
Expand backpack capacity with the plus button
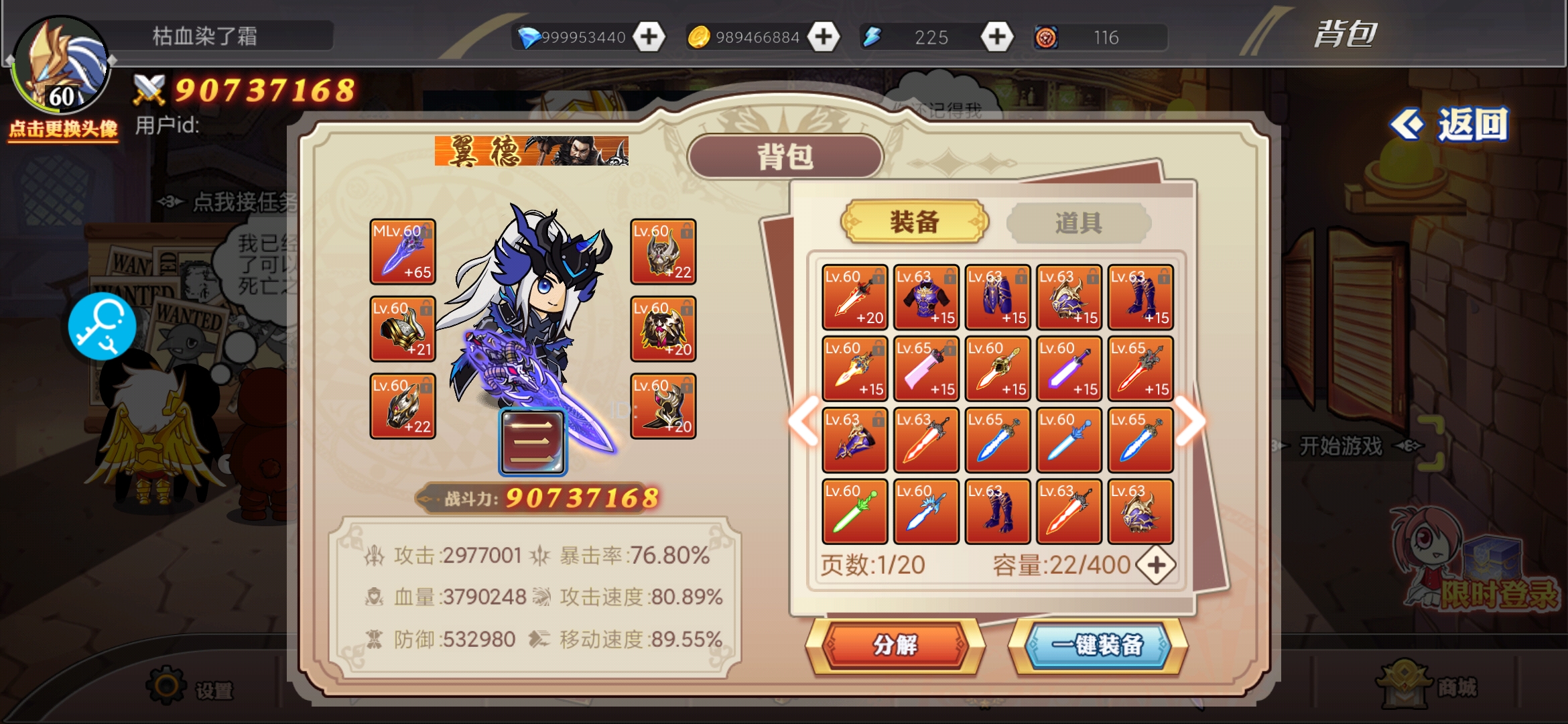point(1157,565)
